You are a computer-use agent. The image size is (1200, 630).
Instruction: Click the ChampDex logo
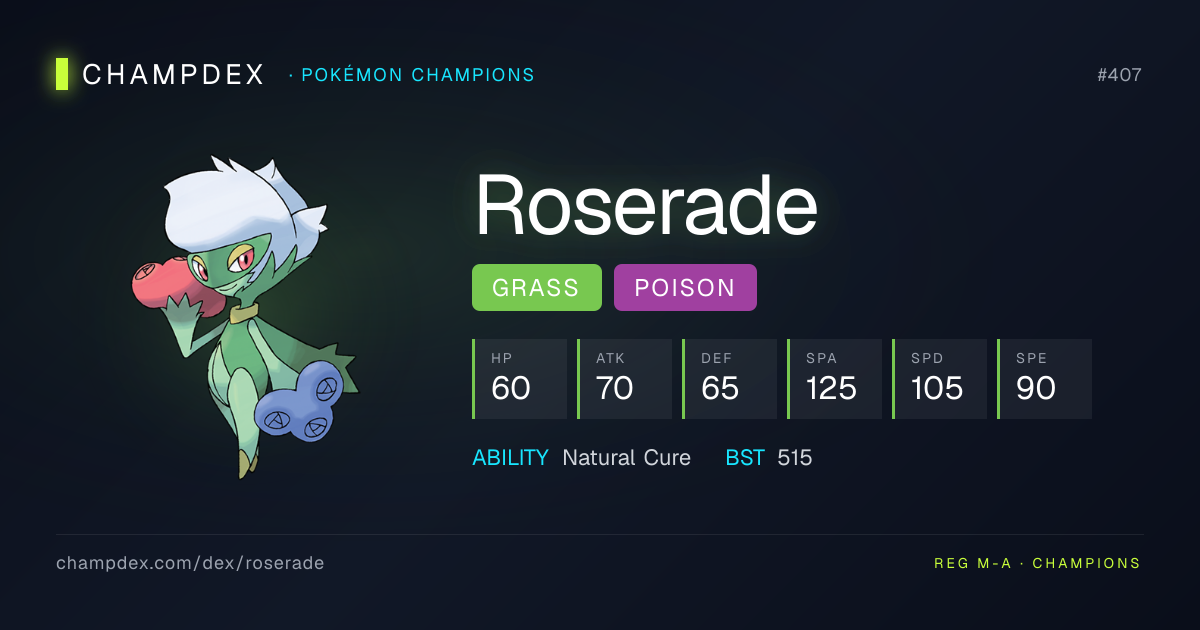point(160,75)
